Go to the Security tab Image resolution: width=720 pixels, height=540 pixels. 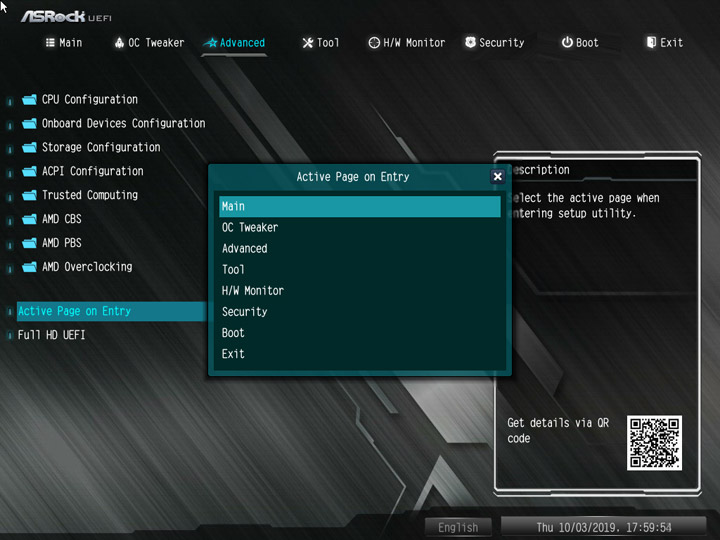(x=493, y=43)
